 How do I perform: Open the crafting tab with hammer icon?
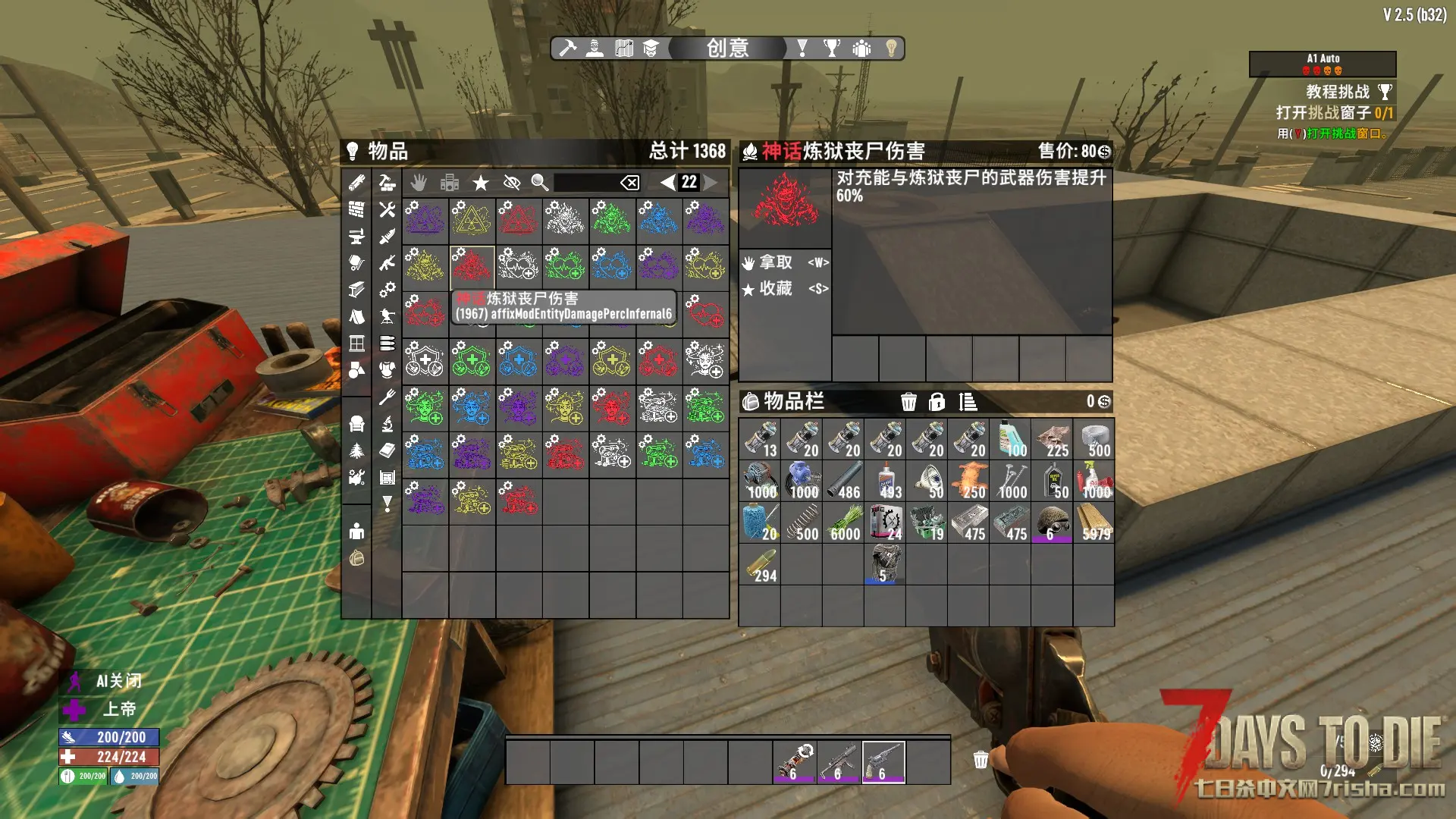pos(567,49)
